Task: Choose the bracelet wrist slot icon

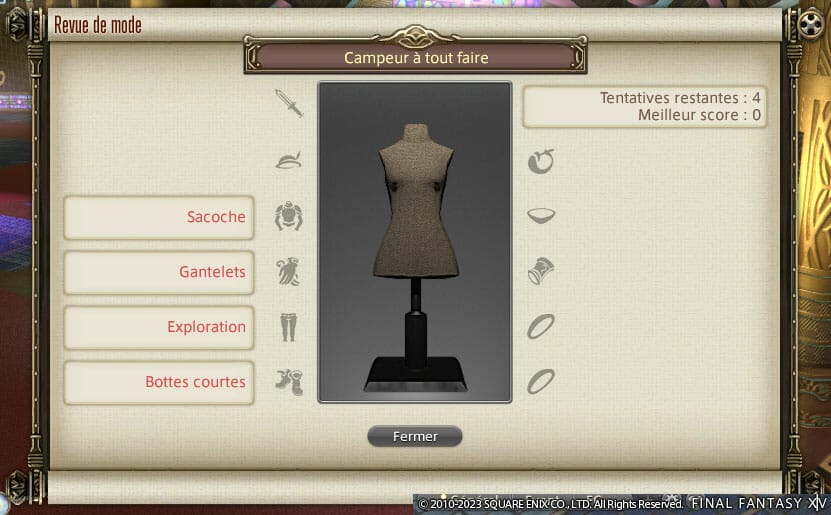Action: [541, 271]
